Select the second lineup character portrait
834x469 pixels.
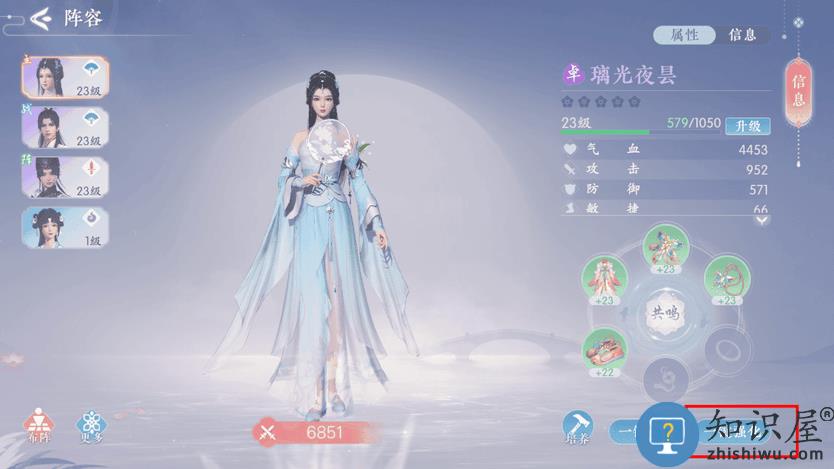tap(65, 128)
